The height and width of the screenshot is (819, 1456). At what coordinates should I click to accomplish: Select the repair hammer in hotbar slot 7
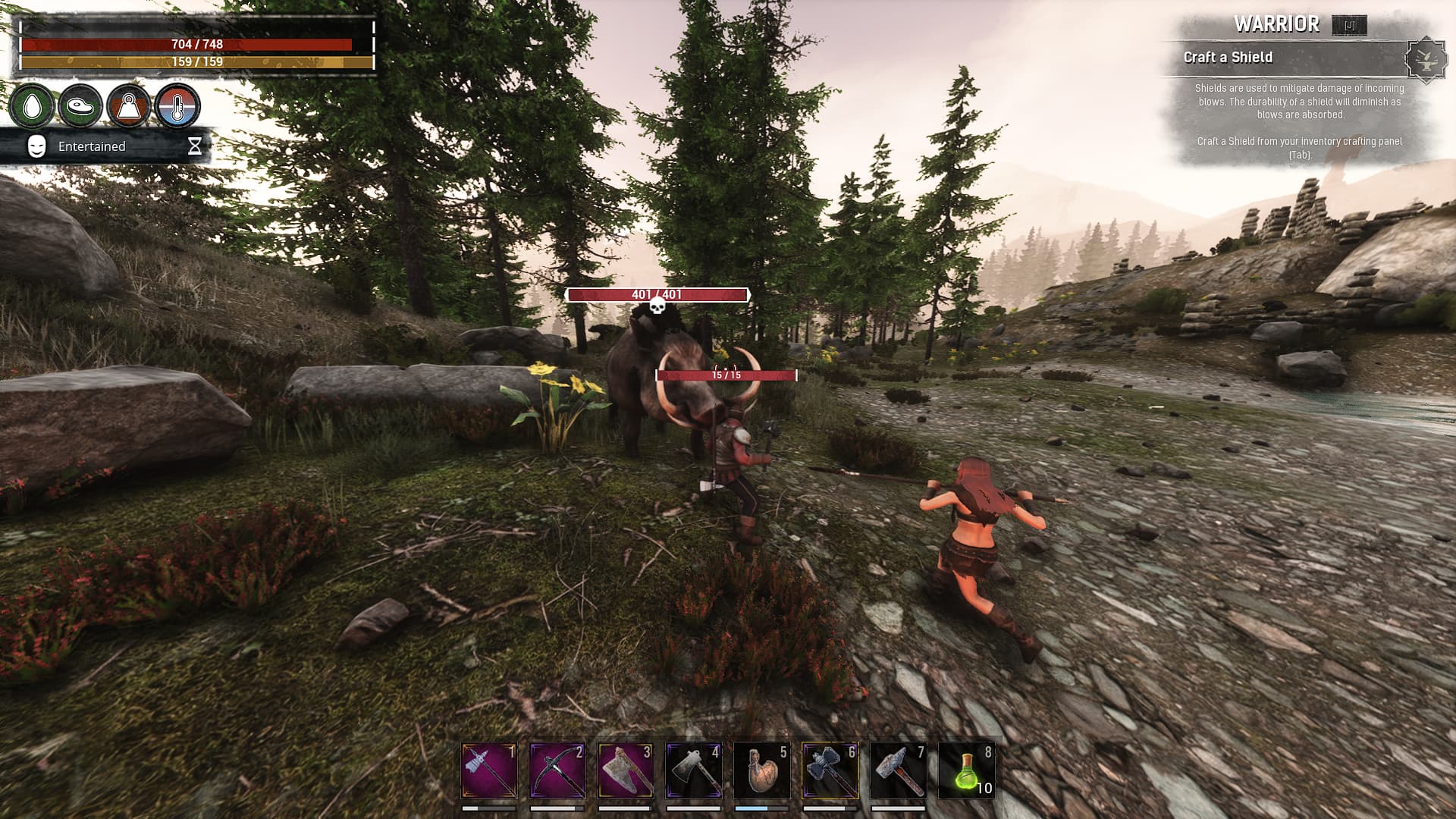click(x=899, y=770)
